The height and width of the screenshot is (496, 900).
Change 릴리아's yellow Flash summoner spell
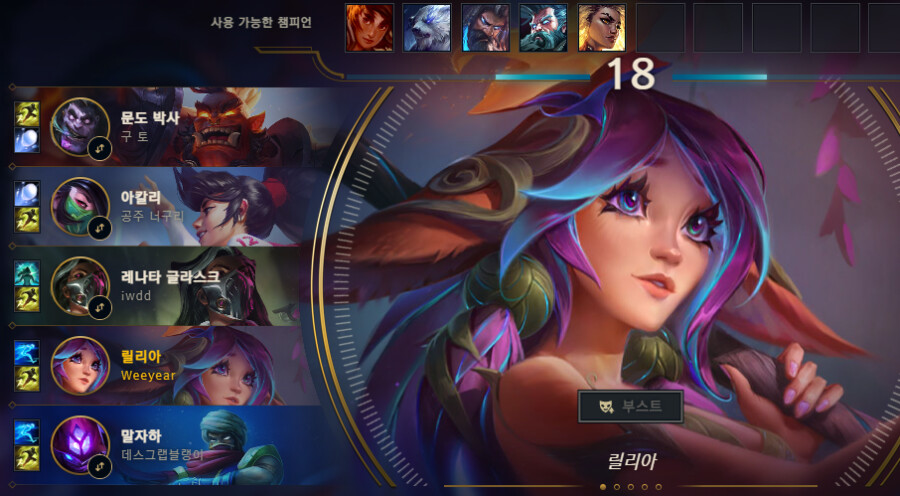tap(27, 377)
